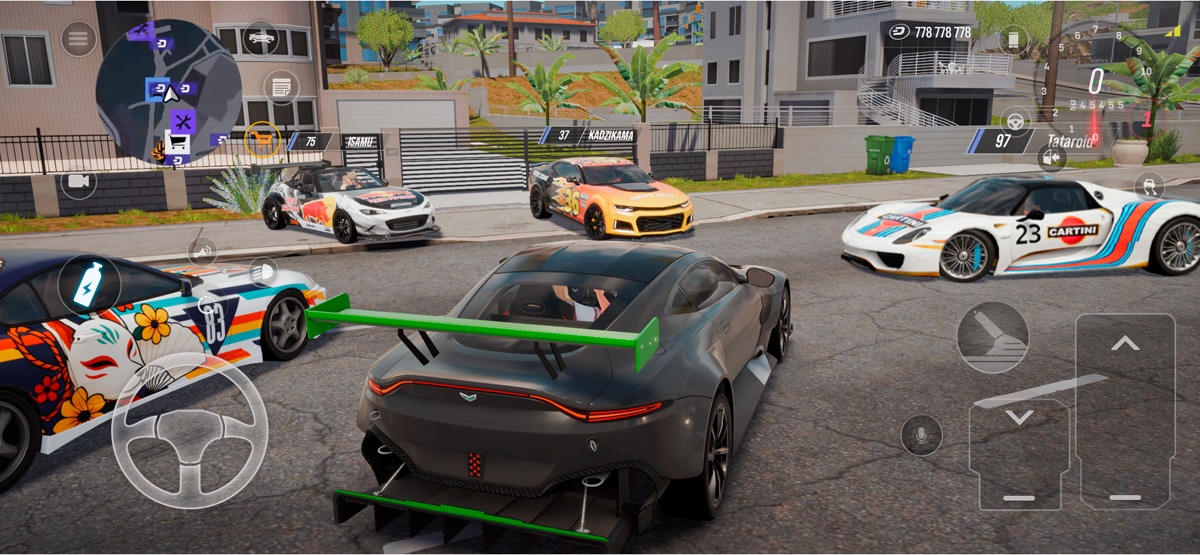The image size is (1200, 555).
Task: Toggle the headlights button
Action: click(263, 271)
